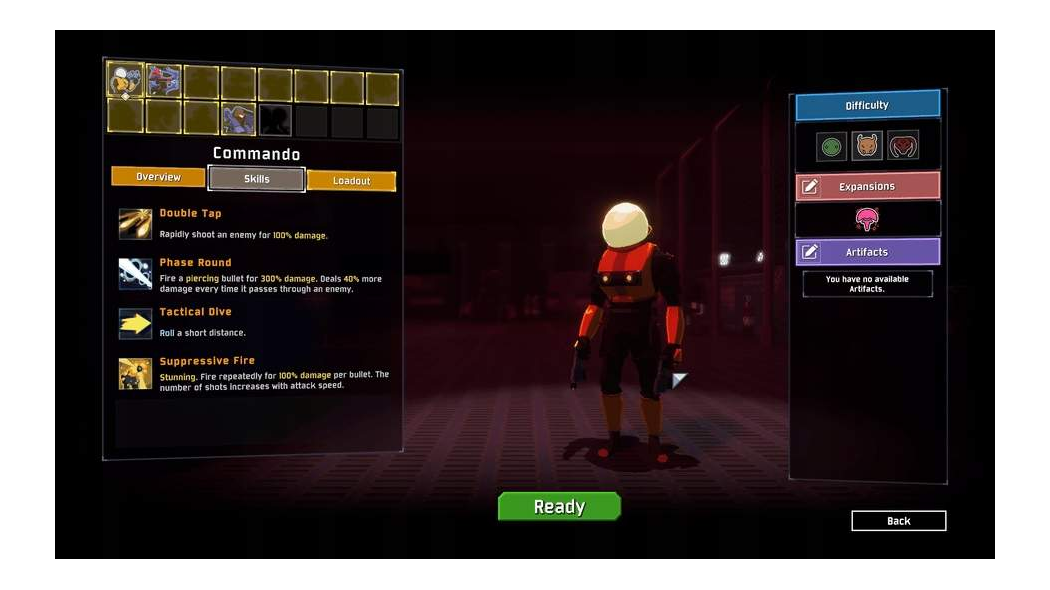Set difficulty to the red Monsoon icon
This screenshot has width=1050, height=590.
(x=903, y=147)
